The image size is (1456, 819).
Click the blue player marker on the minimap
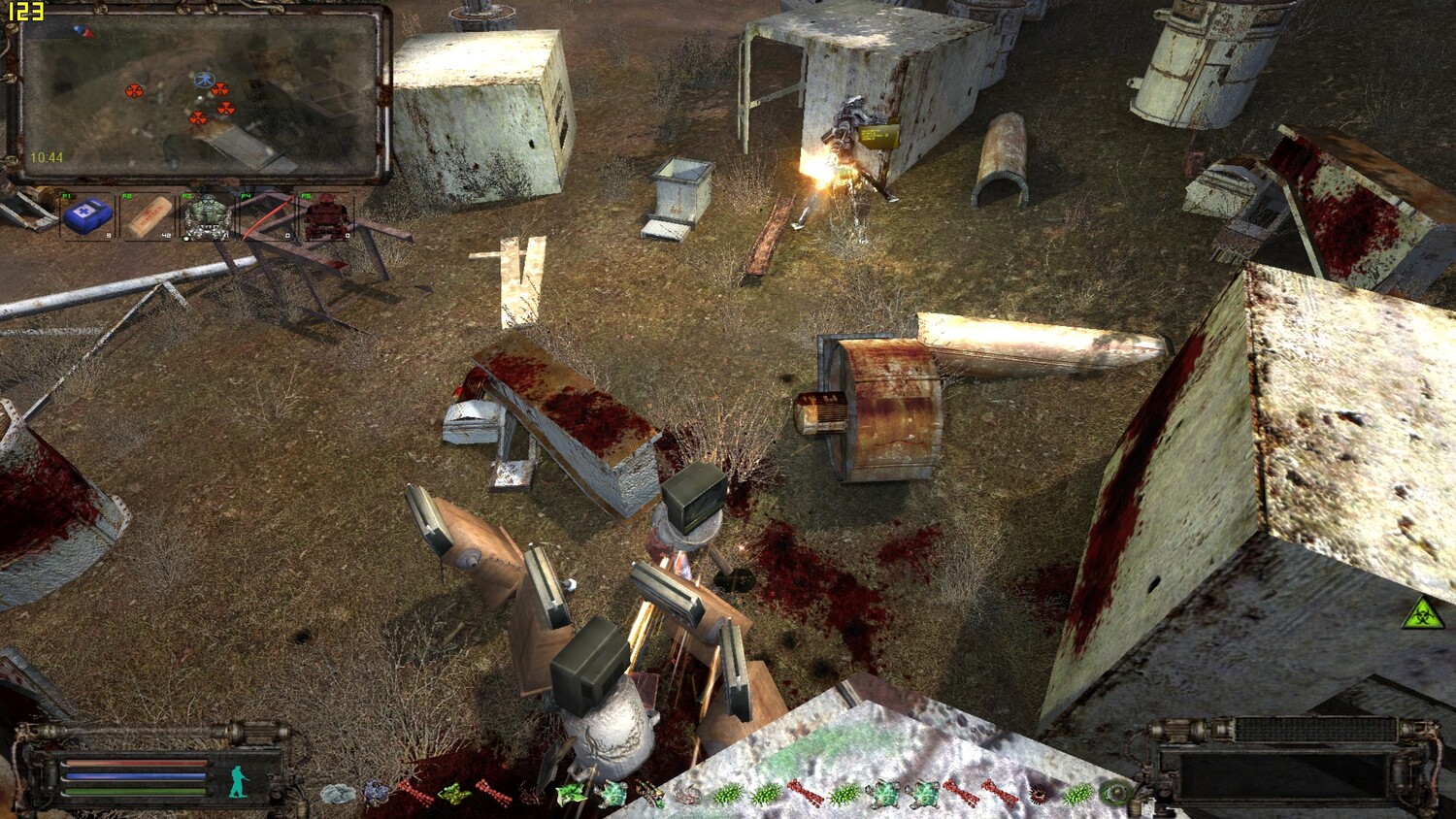(x=204, y=79)
